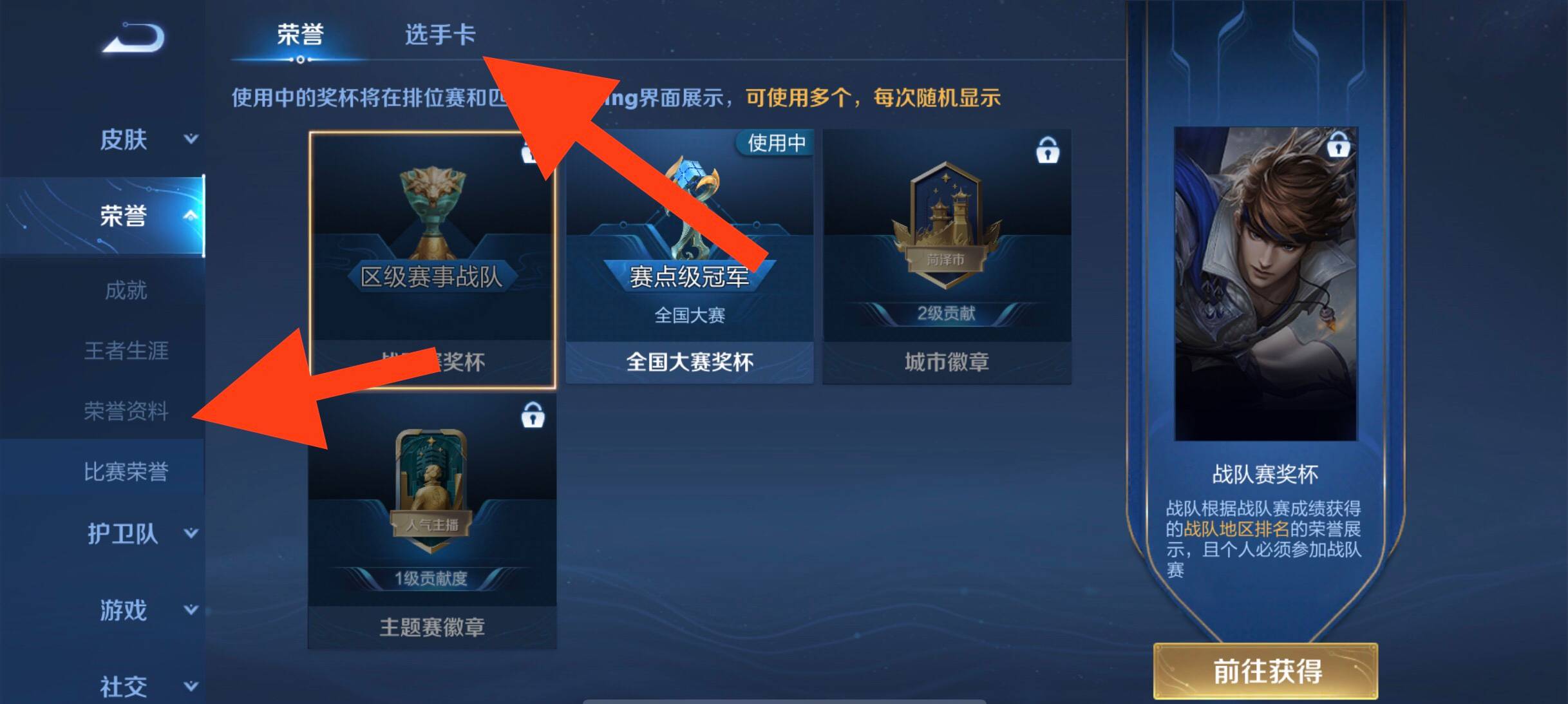1568x704 pixels.
Task: Click the 2级贡献 contribution level bar
Action: 945,314
